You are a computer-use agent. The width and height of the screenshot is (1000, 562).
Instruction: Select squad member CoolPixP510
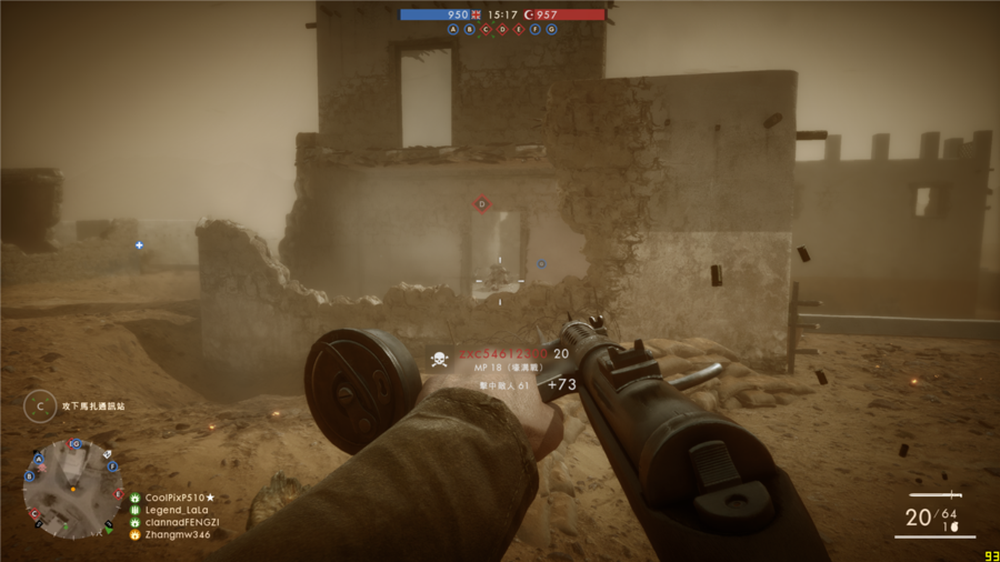180,497
